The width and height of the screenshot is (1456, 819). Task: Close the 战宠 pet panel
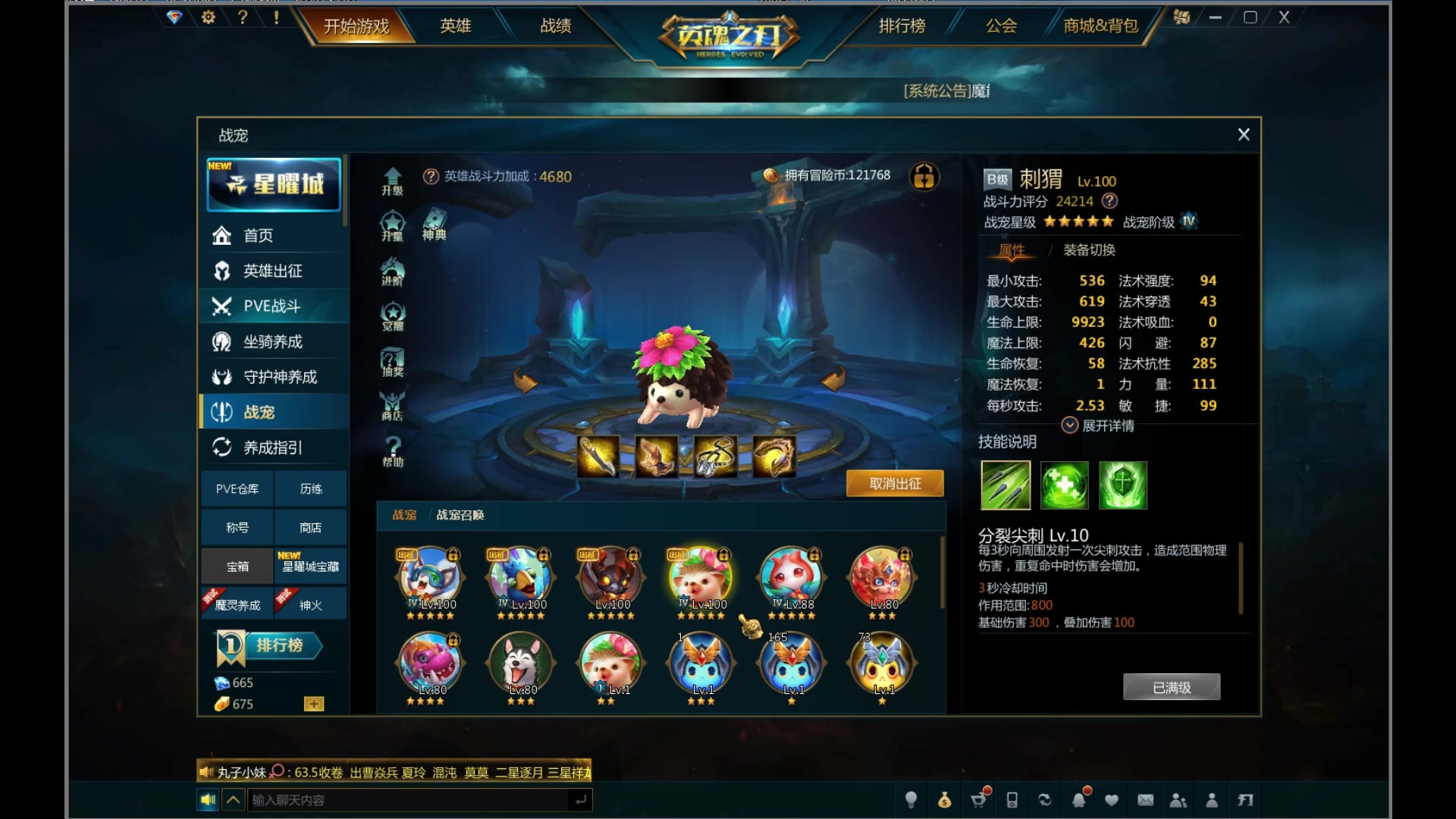coord(1244,134)
